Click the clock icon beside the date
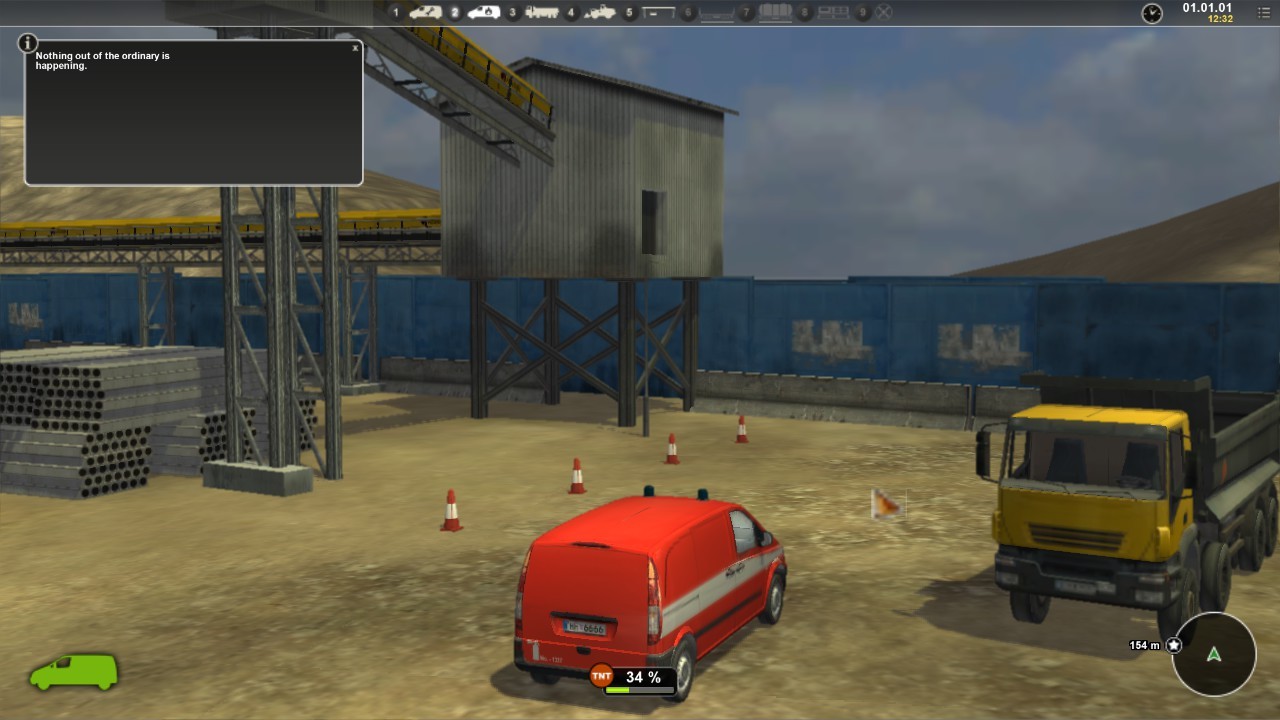 pyautogui.click(x=1152, y=13)
